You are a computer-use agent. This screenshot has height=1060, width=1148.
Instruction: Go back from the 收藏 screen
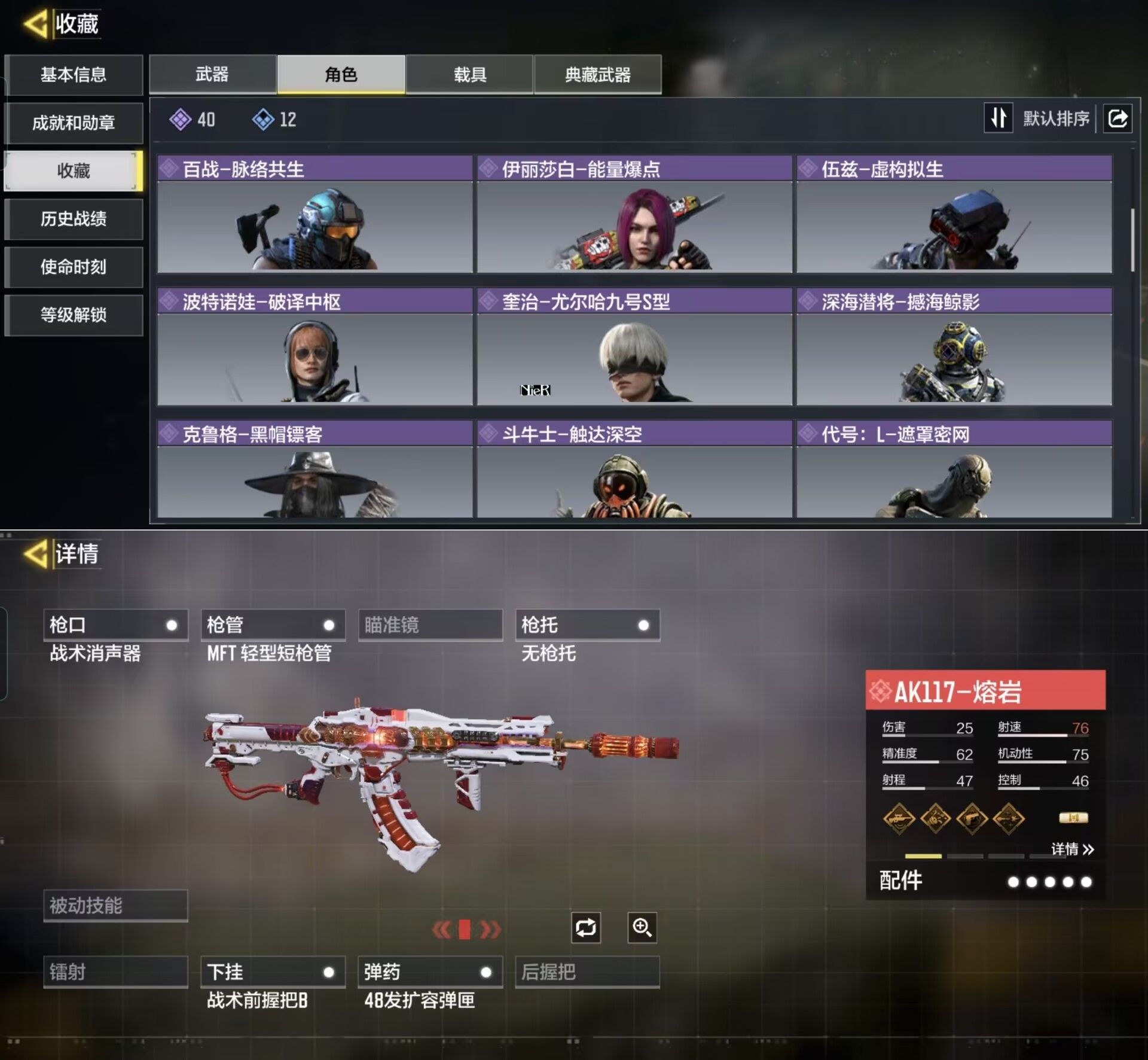[x=36, y=25]
